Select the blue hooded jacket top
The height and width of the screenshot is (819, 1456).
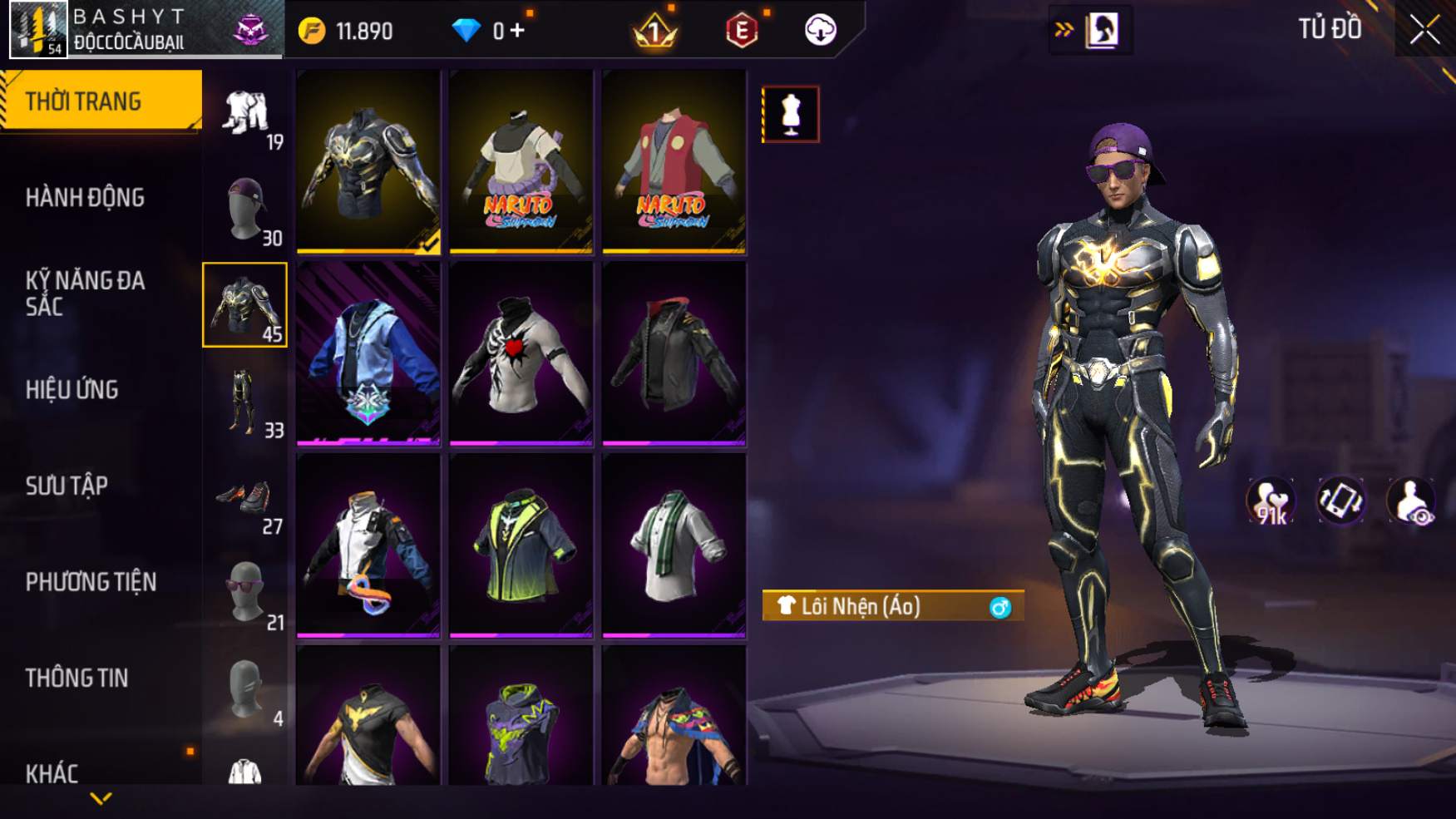[x=368, y=353]
